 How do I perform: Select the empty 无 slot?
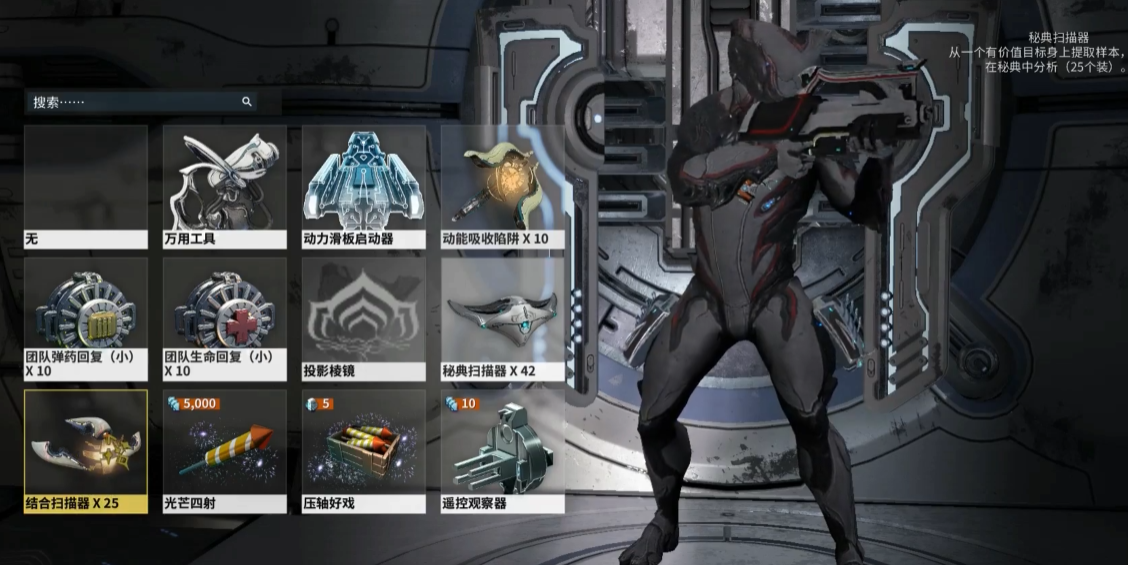pyautogui.click(x=86, y=186)
